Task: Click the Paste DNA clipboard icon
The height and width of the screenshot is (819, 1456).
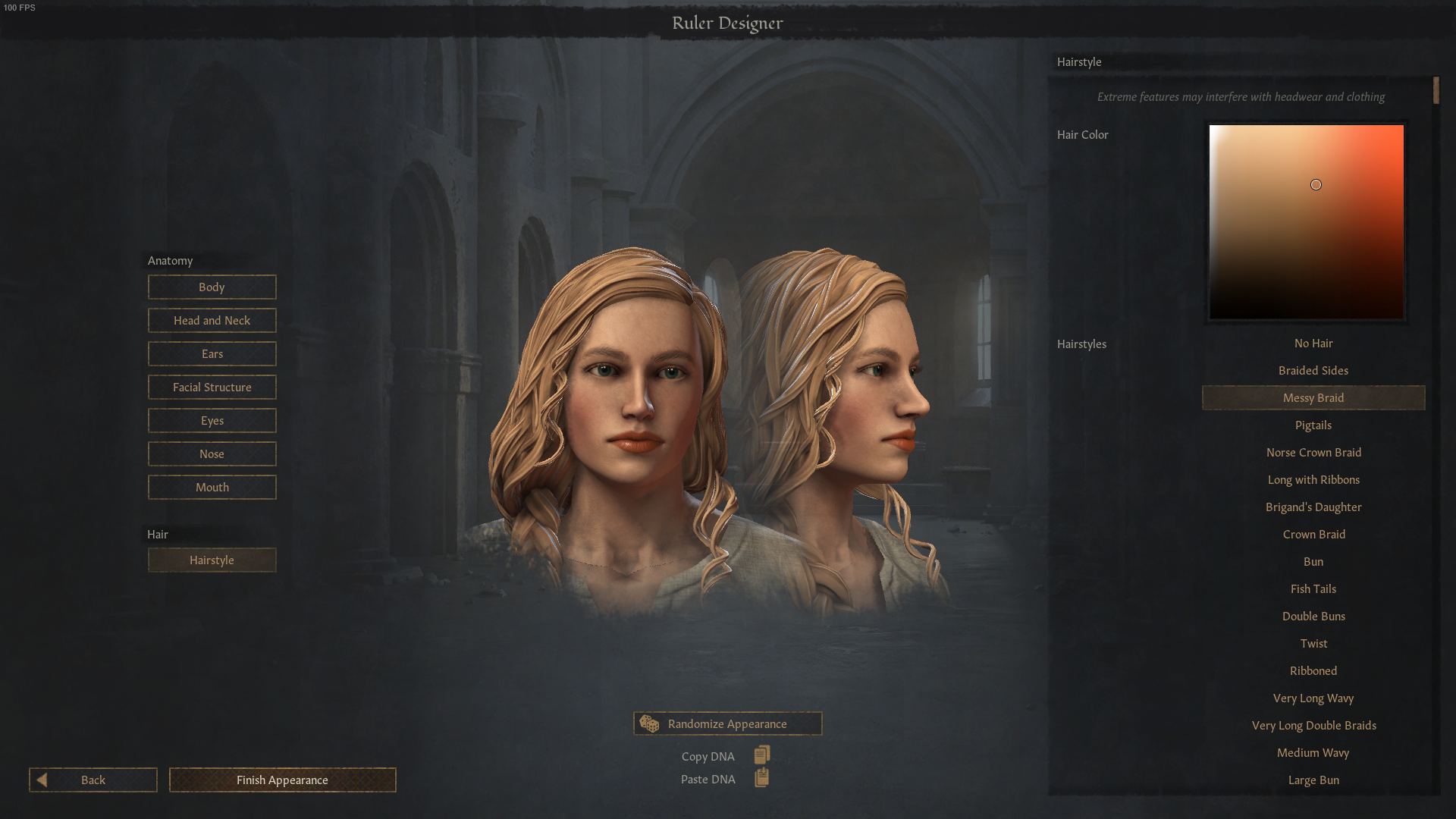Action: point(761,777)
